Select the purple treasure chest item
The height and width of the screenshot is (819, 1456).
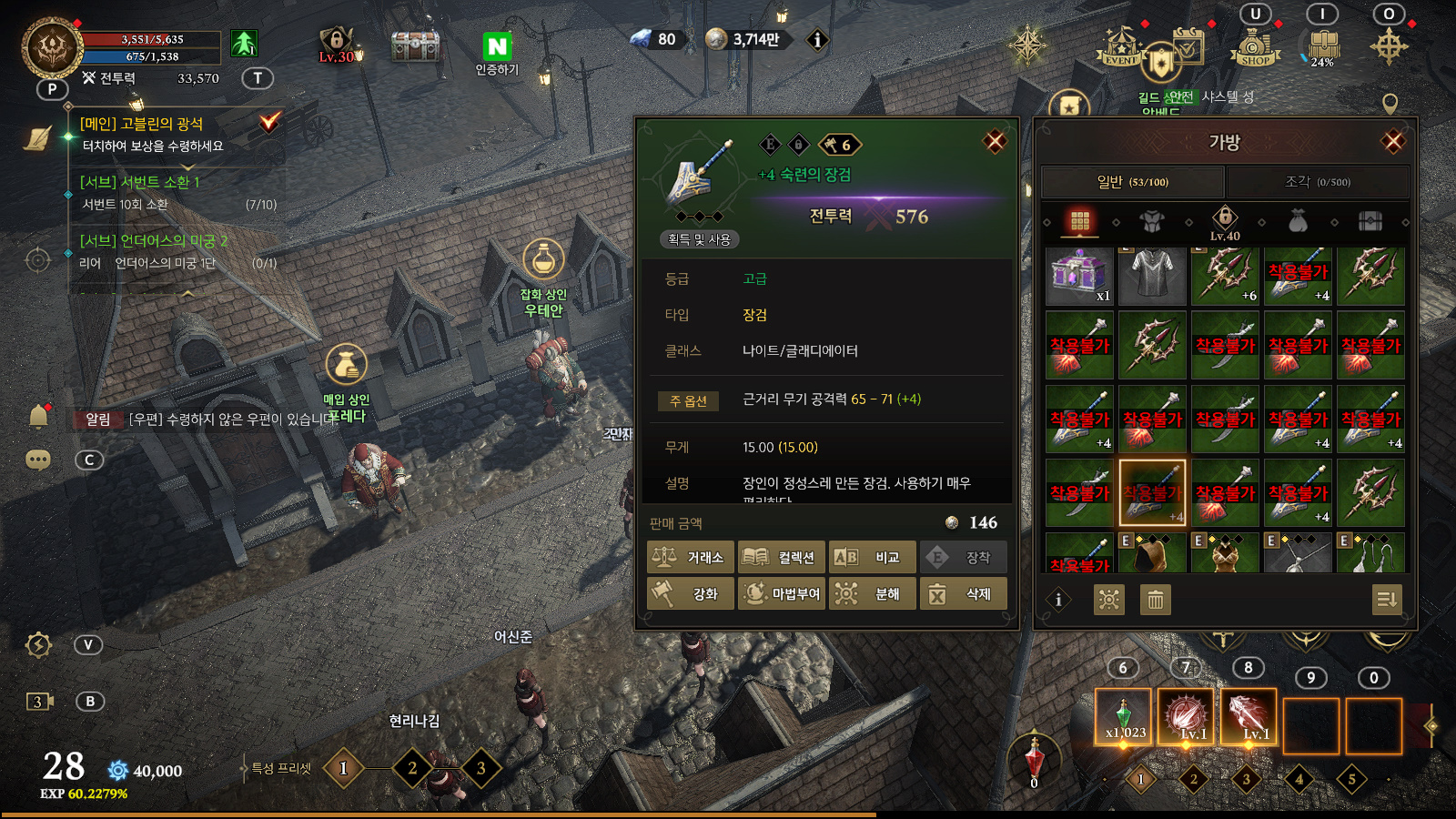pos(1078,275)
